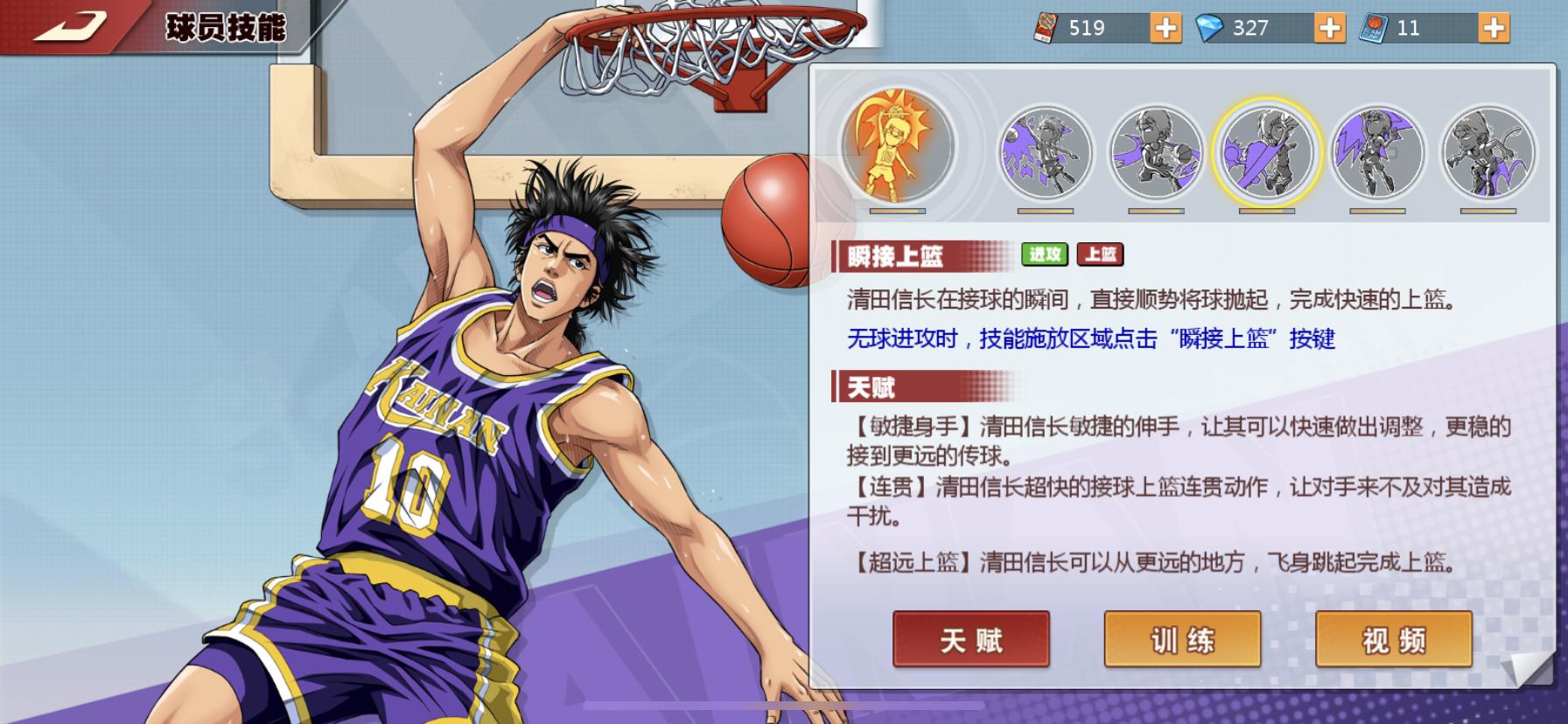The width and height of the screenshot is (1568, 724).
Task: Click the SLAM basketball card currency icon
Action: tap(1373, 27)
